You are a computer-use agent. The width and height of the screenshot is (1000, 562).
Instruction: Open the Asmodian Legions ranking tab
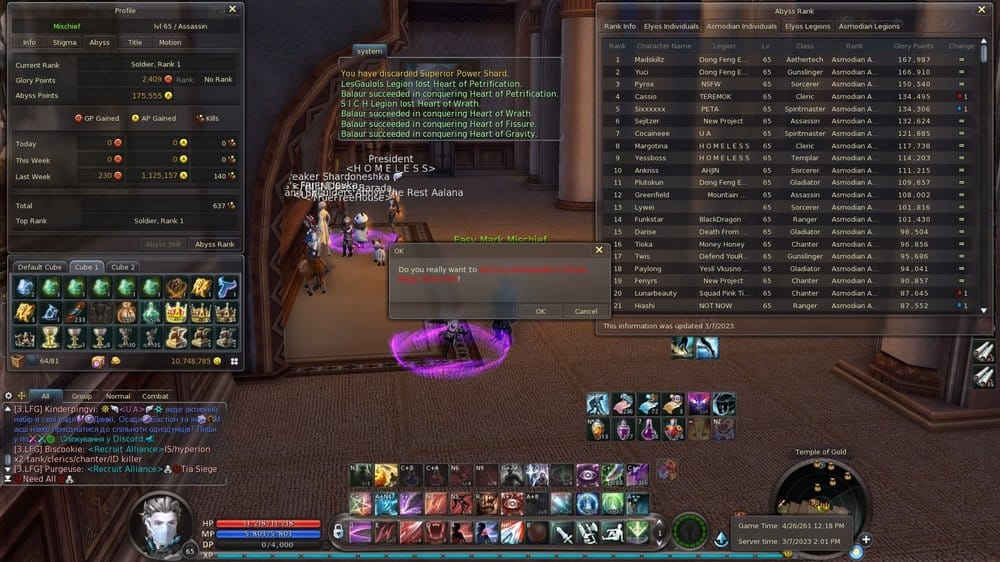click(x=868, y=26)
